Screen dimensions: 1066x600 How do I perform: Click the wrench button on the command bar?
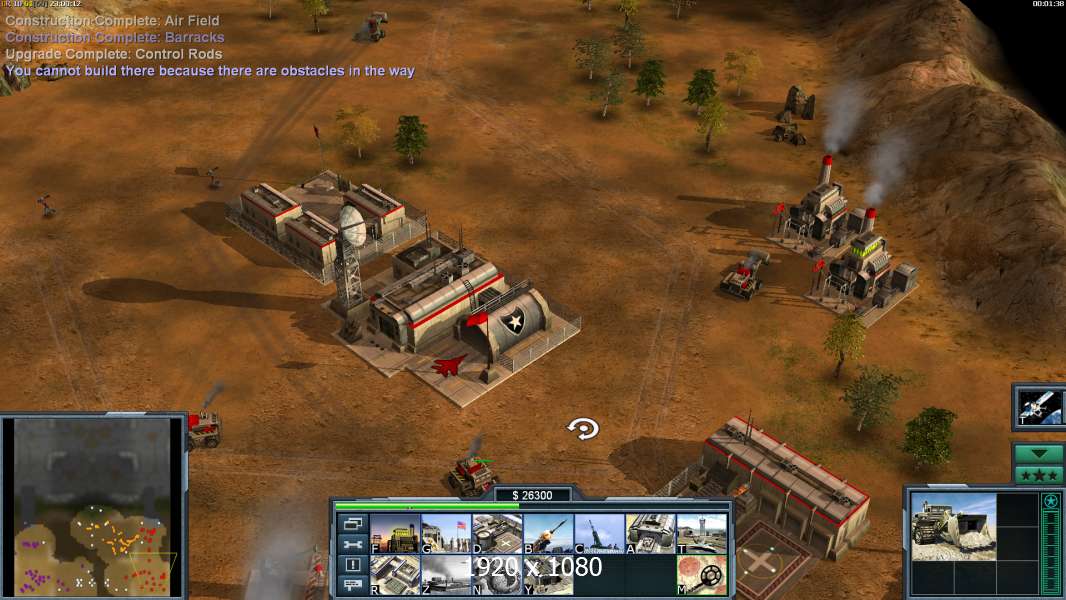352,544
